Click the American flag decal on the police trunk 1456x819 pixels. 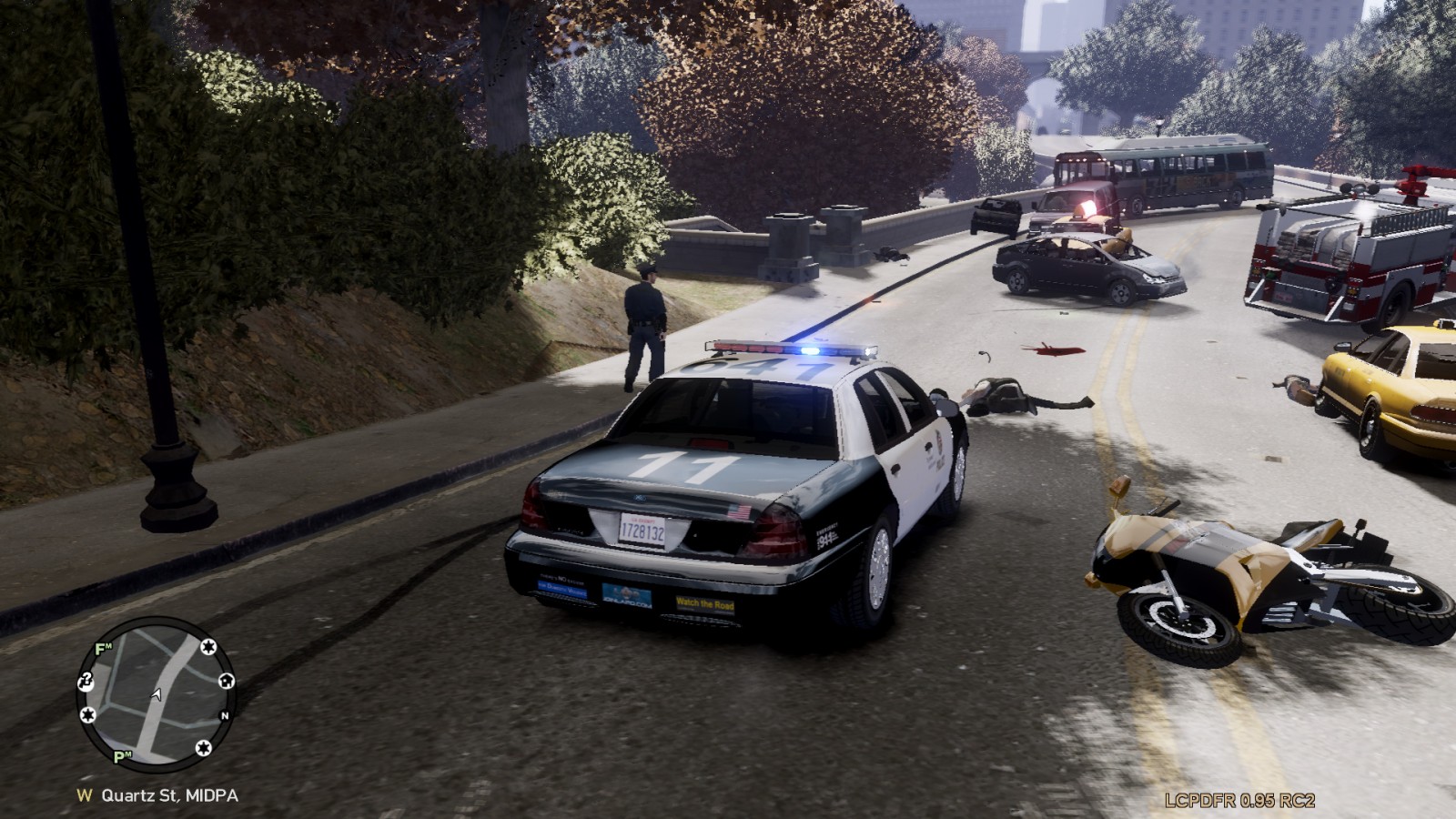tap(737, 511)
